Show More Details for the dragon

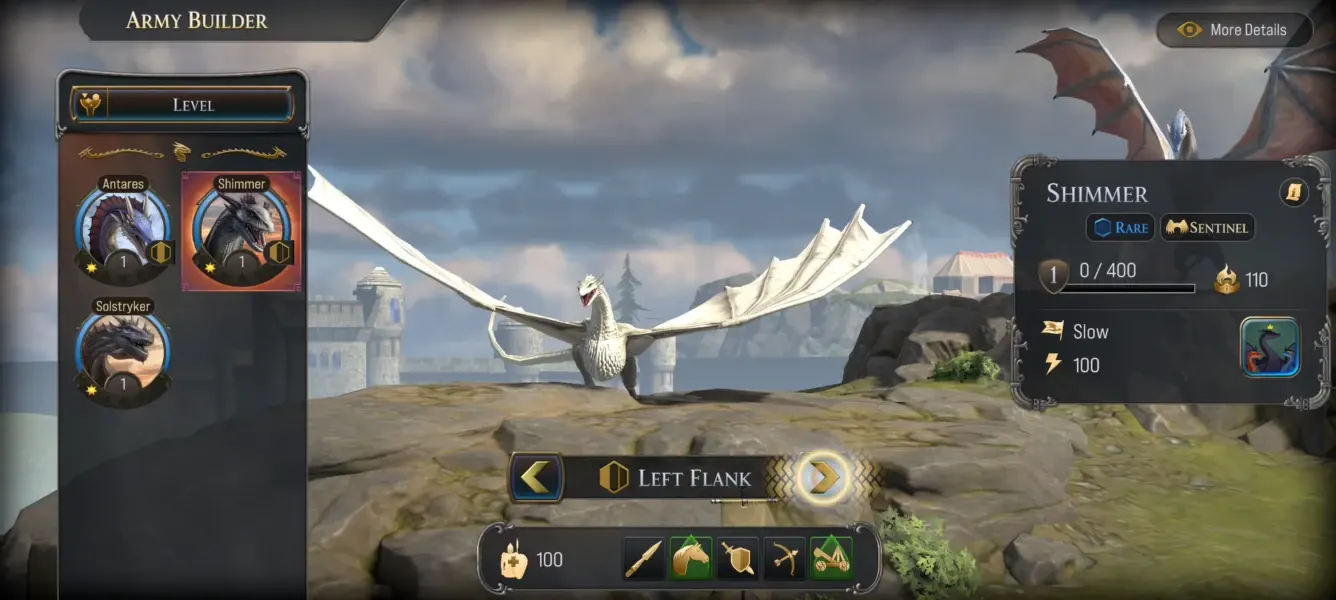coord(1234,30)
